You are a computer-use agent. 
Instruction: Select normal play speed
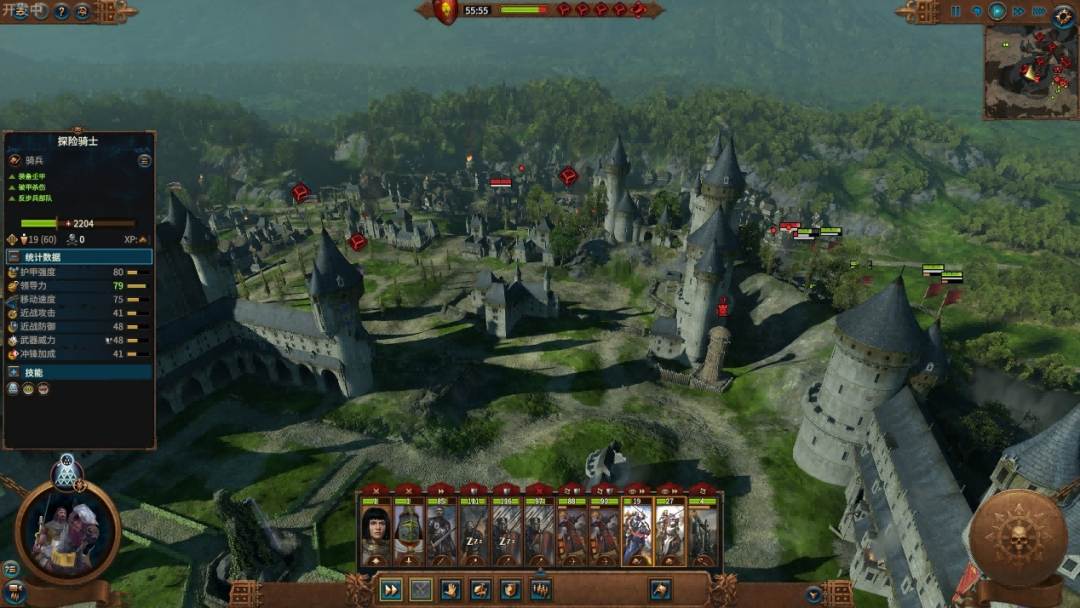click(997, 12)
